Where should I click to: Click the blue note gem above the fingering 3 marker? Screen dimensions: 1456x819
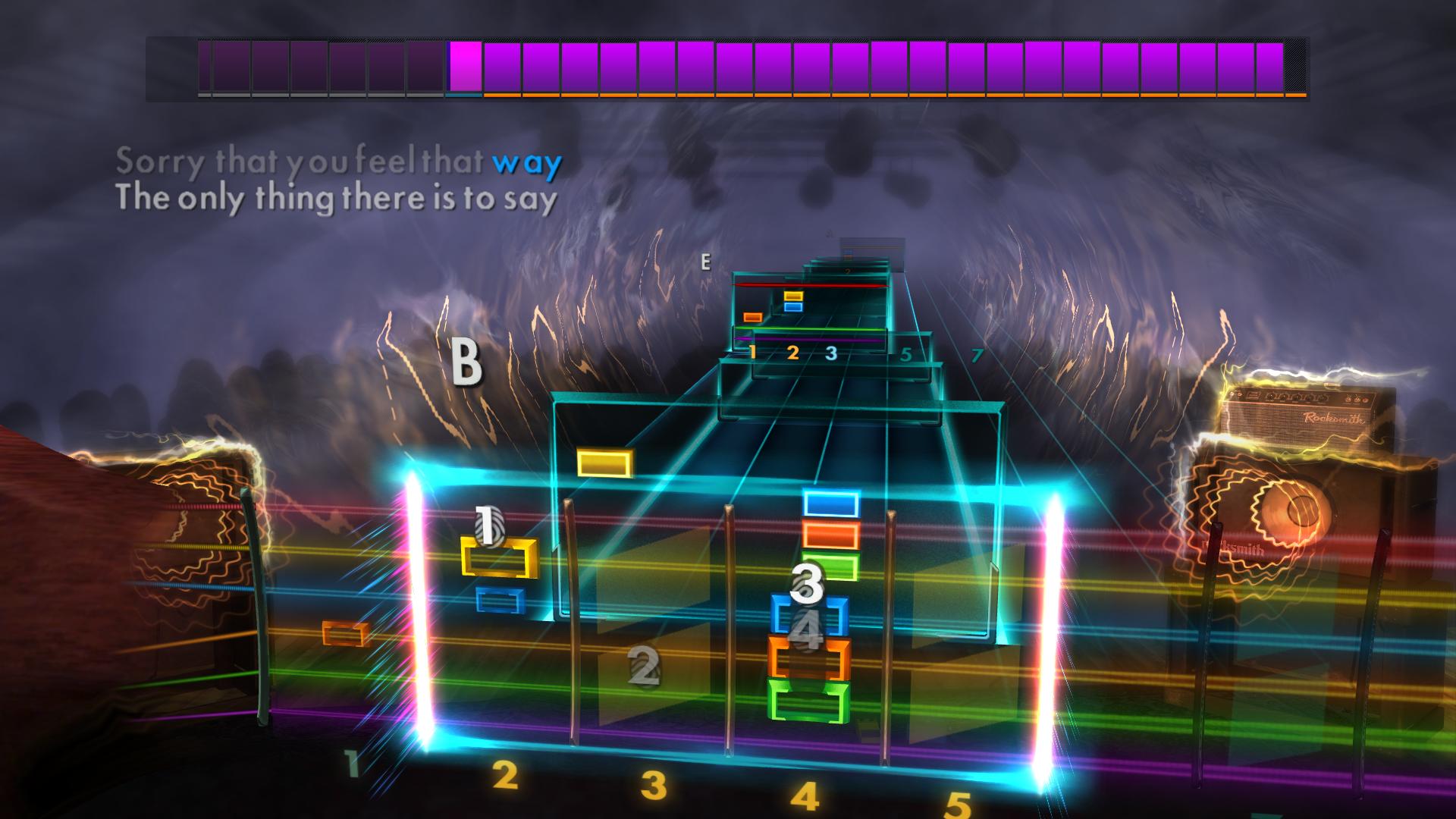point(830,503)
